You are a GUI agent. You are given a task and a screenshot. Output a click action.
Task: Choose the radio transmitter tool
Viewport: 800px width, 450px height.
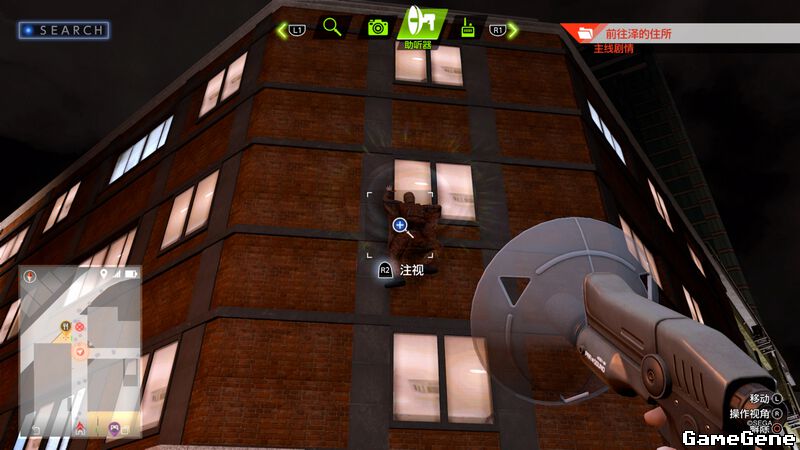466,28
